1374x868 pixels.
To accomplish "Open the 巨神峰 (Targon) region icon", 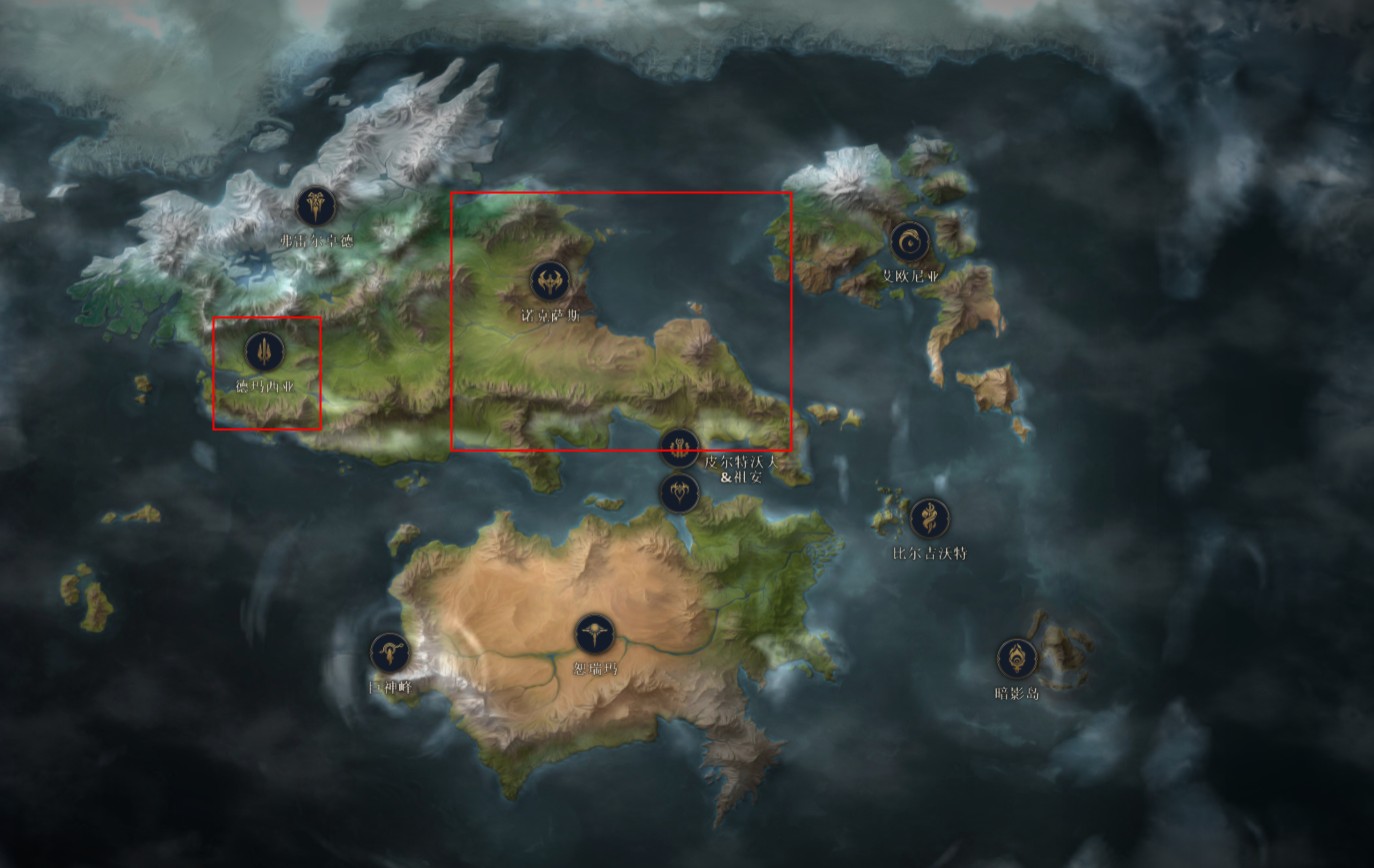I will point(390,653).
